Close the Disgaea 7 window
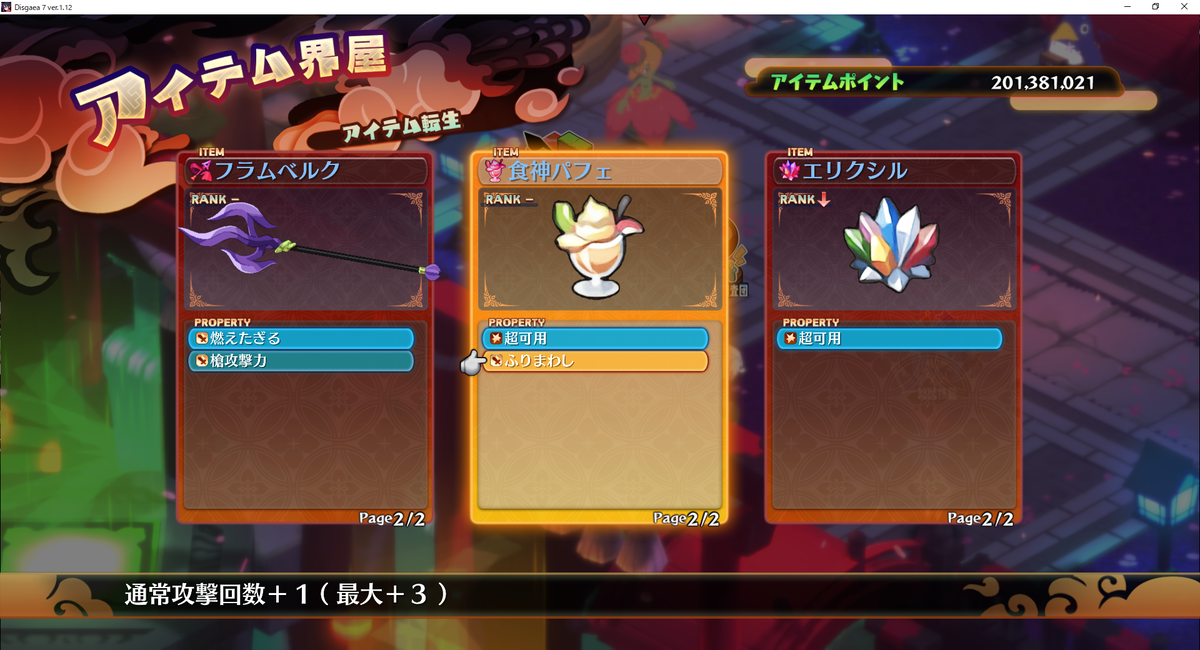This screenshot has width=1200, height=650. coord(1184,7)
